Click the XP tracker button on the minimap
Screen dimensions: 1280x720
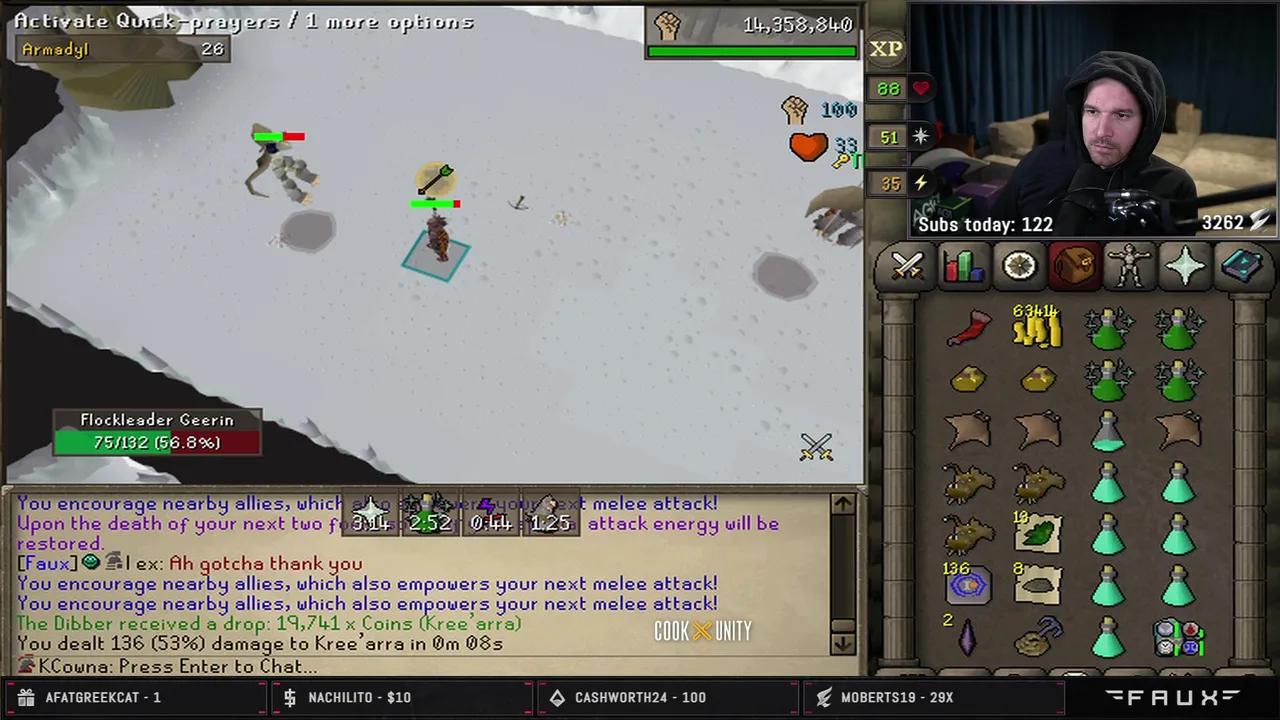[884, 48]
